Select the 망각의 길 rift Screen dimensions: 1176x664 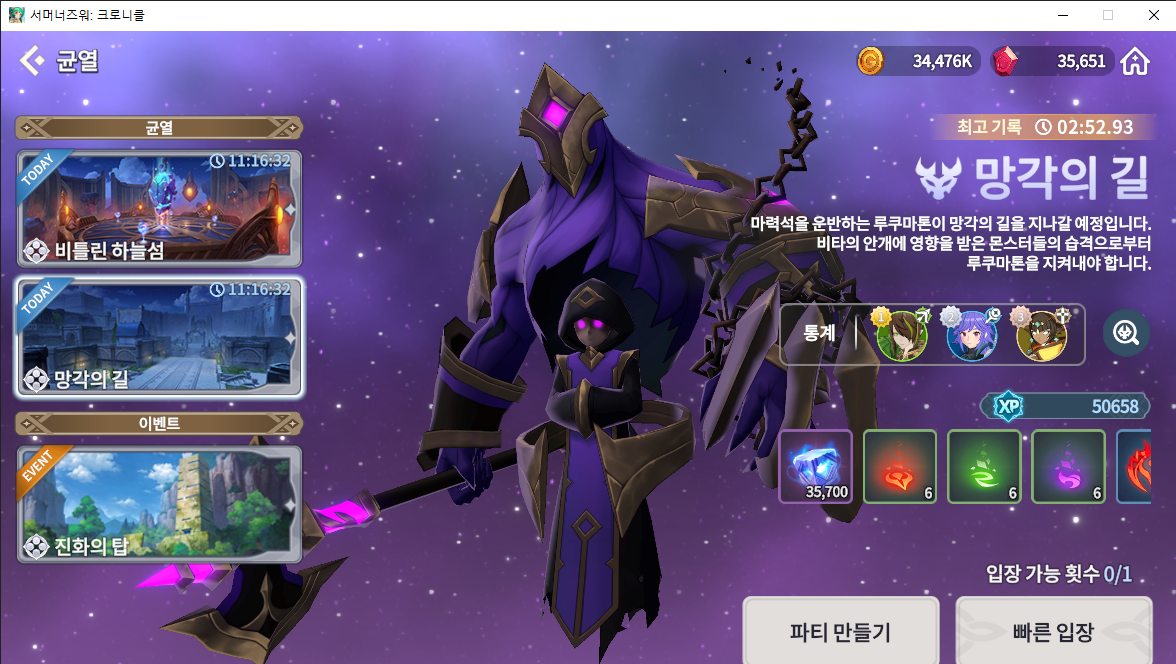pos(159,338)
